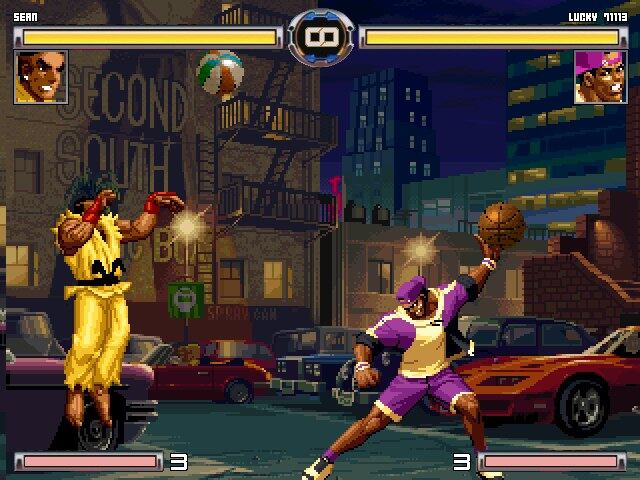Screen dimensions: 640x480
Task: Select Lucky's purple-bandana portrait
Action: [599, 78]
